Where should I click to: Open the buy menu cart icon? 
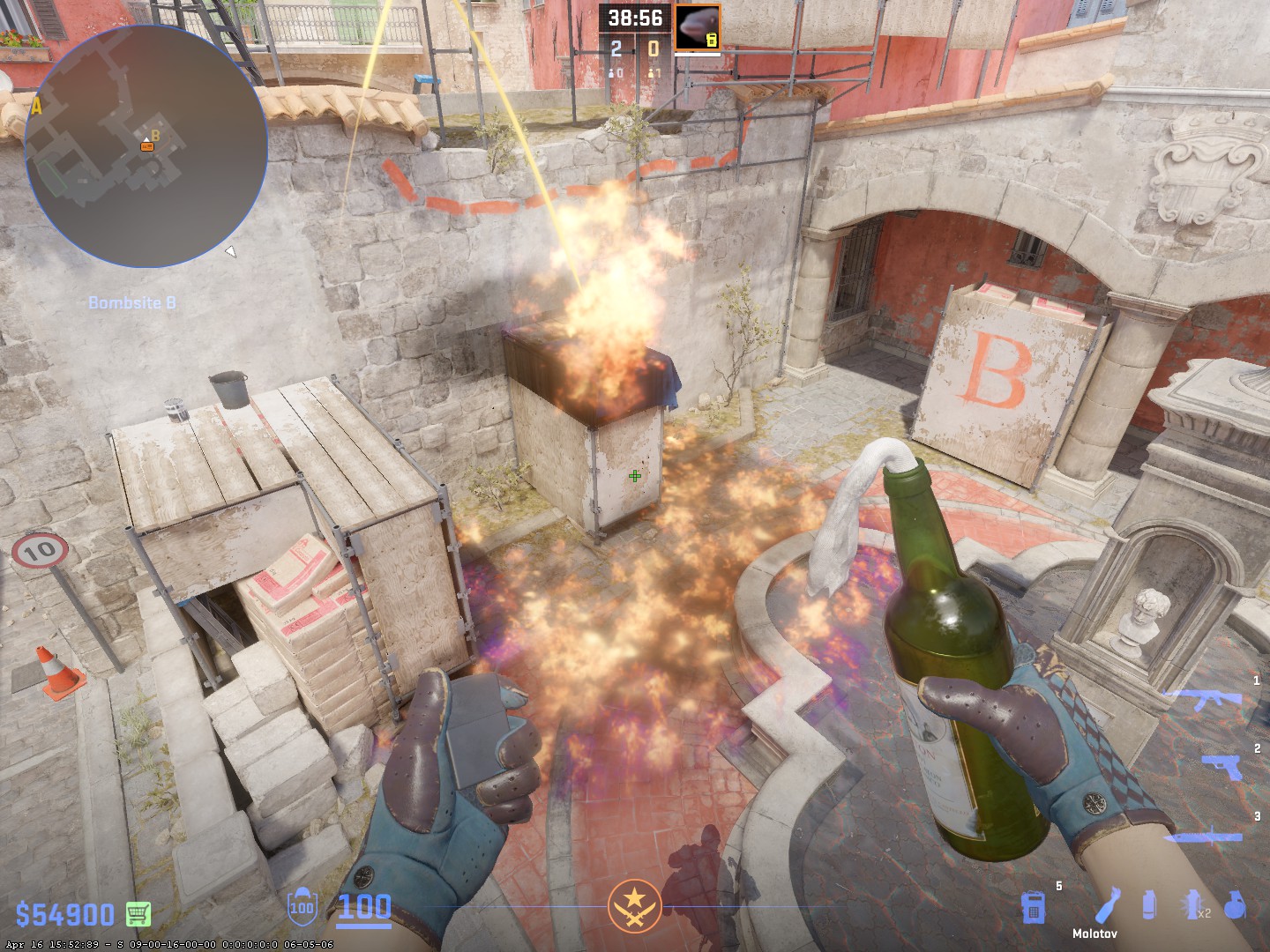point(138,914)
